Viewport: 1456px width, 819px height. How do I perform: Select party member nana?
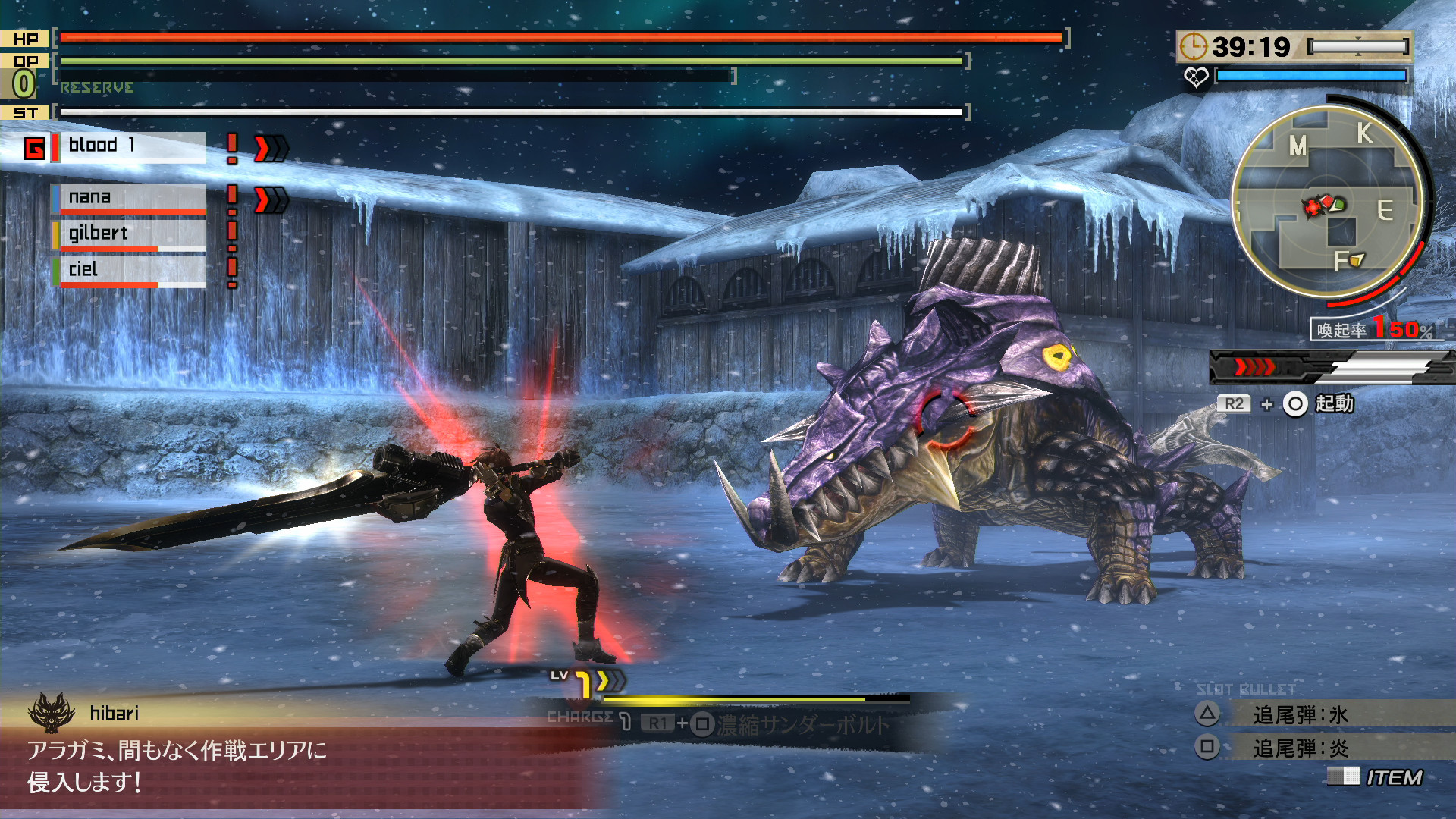pyautogui.click(x=129, y=197)
